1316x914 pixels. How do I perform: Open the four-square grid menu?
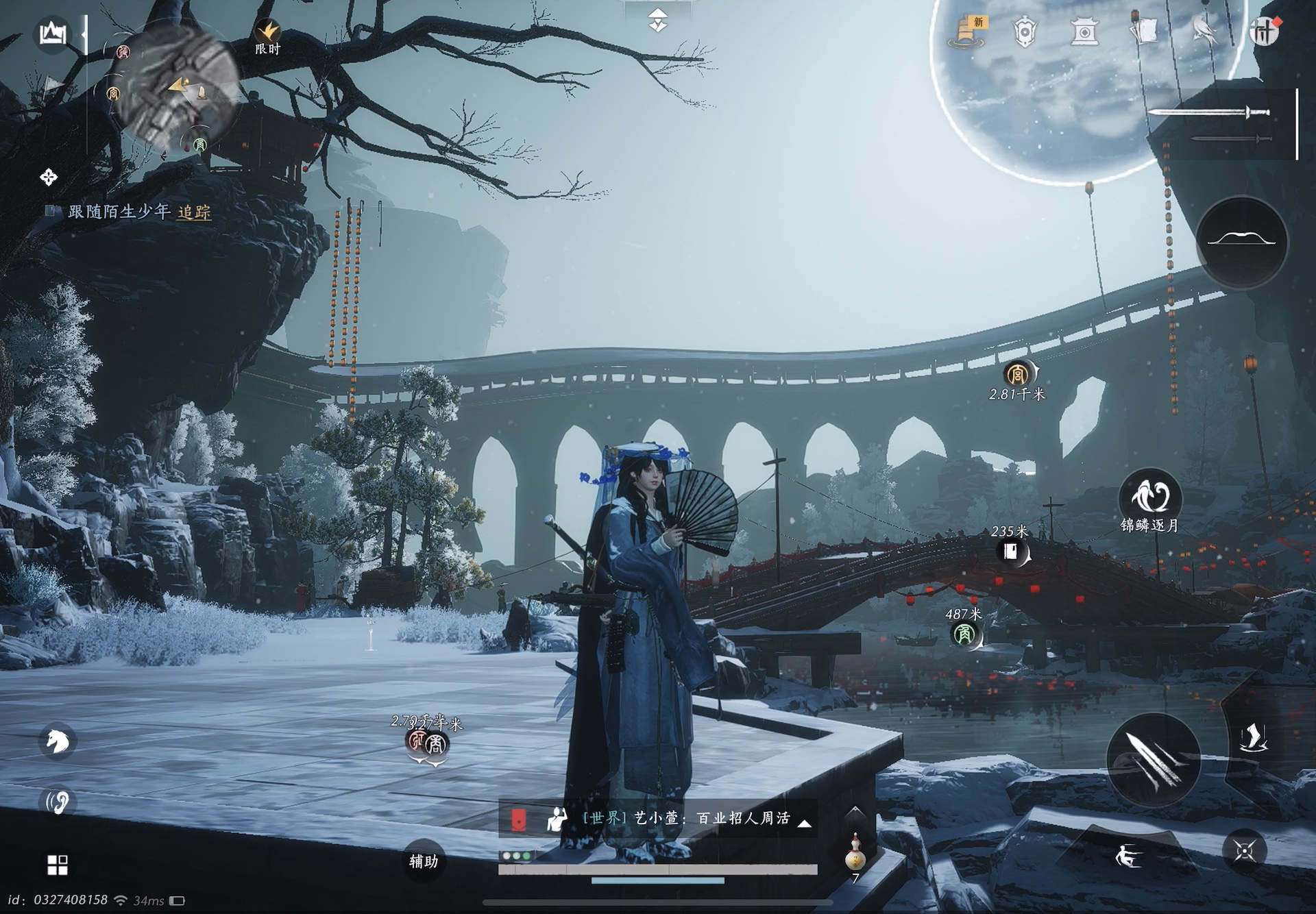pos(58,865)
